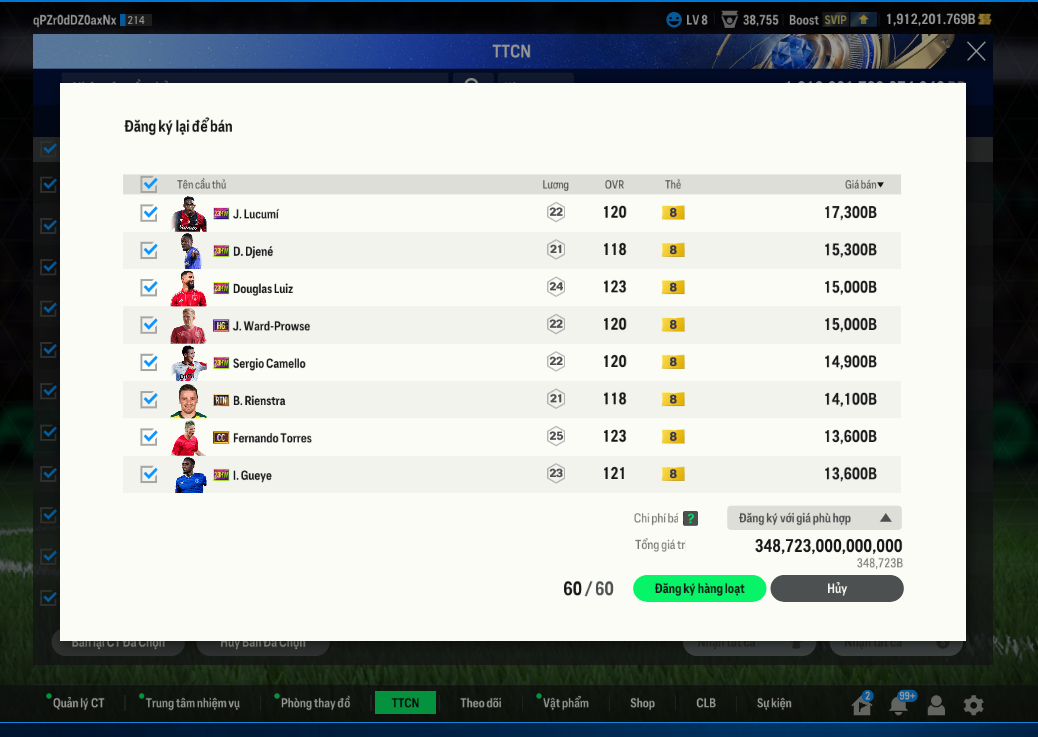
Task: Open the notification bell with 99+ badge
Action: (899, 705)
